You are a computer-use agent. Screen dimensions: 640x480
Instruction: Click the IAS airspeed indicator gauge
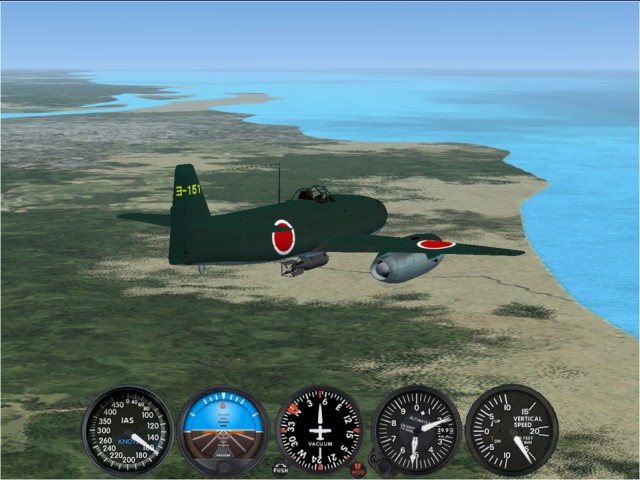[x=127, y=430]
